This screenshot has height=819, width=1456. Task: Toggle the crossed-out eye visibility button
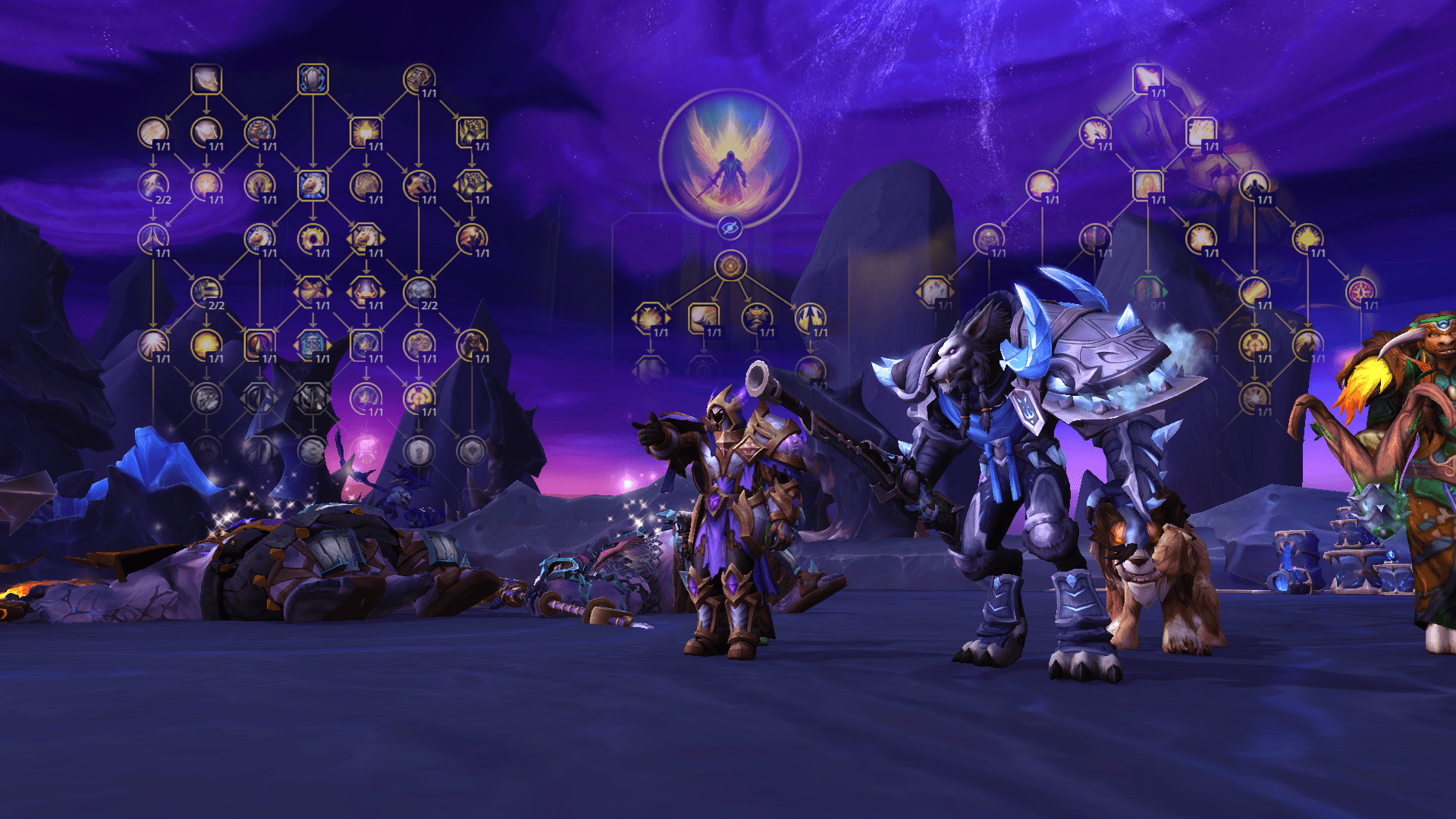tap(730, 227)
